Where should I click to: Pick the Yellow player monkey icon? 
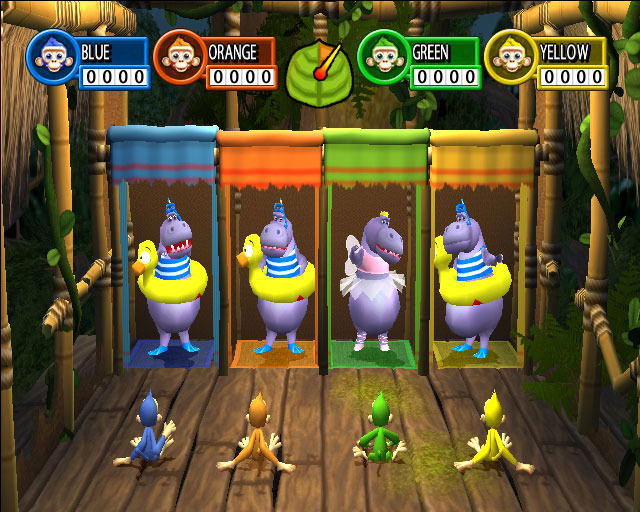pos(510,58)
